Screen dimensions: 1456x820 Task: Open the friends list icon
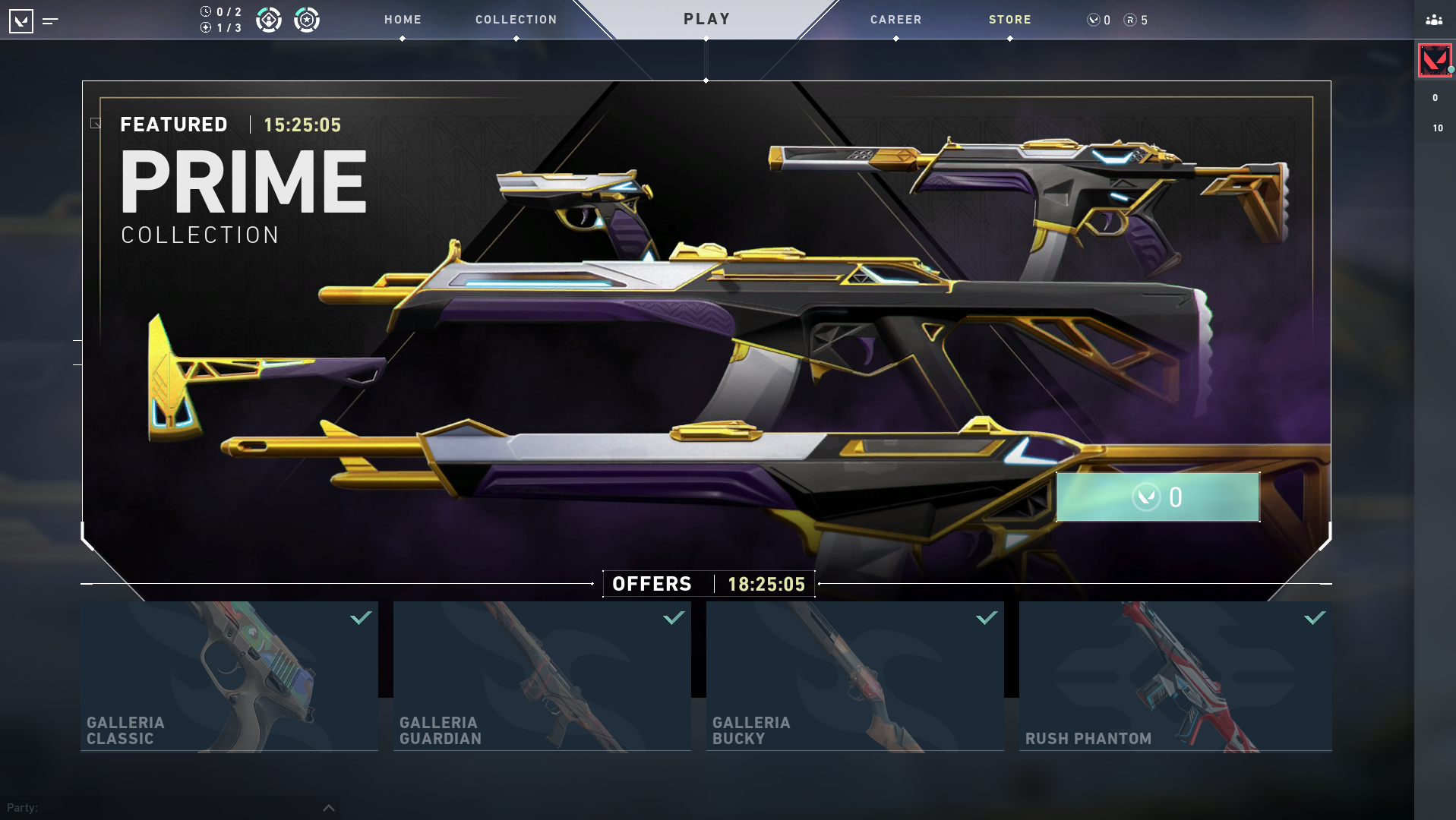pos(1434,20)
